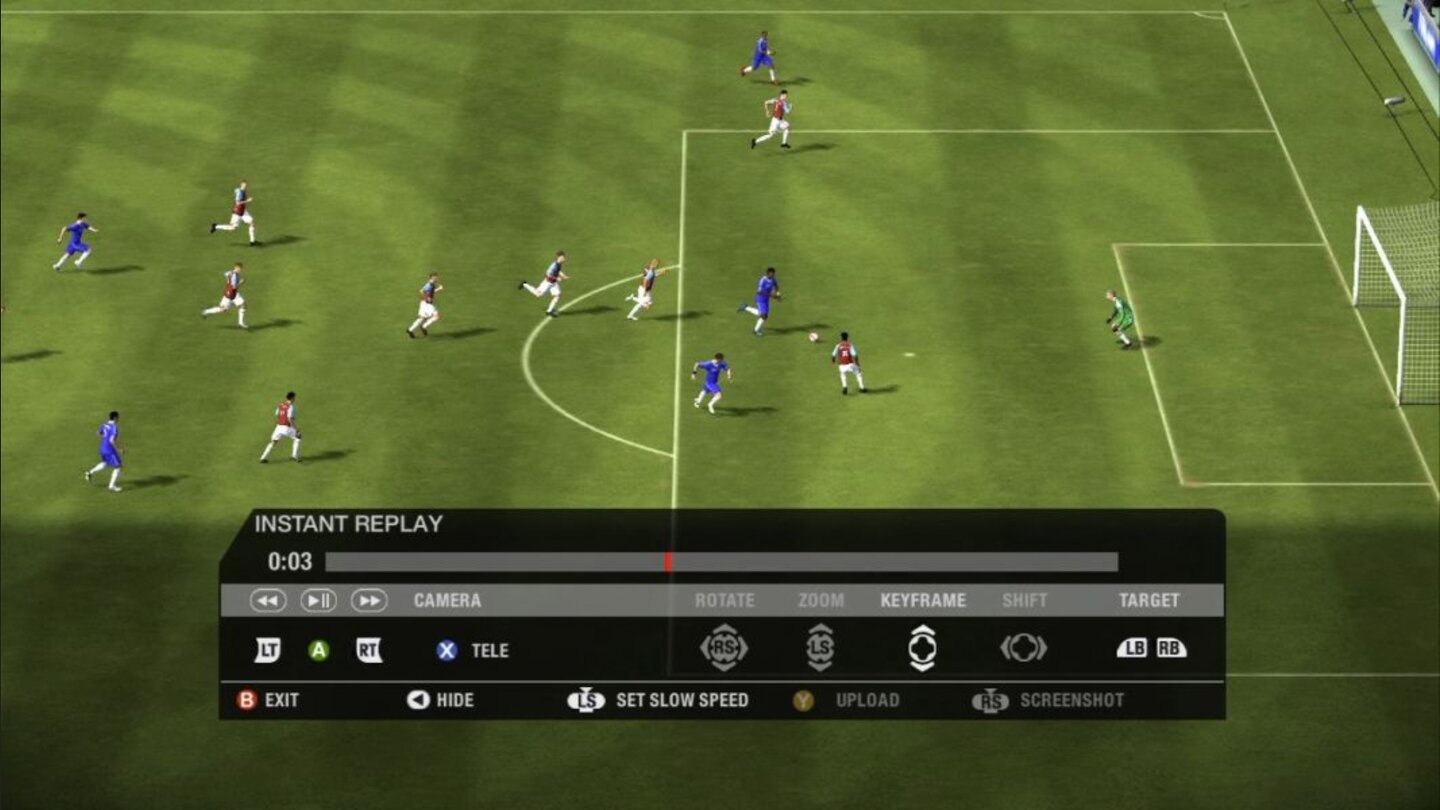This screenshot has height=810, width=1440.
Task: Click the RS rotate stick icon
Action: [727, 648]
